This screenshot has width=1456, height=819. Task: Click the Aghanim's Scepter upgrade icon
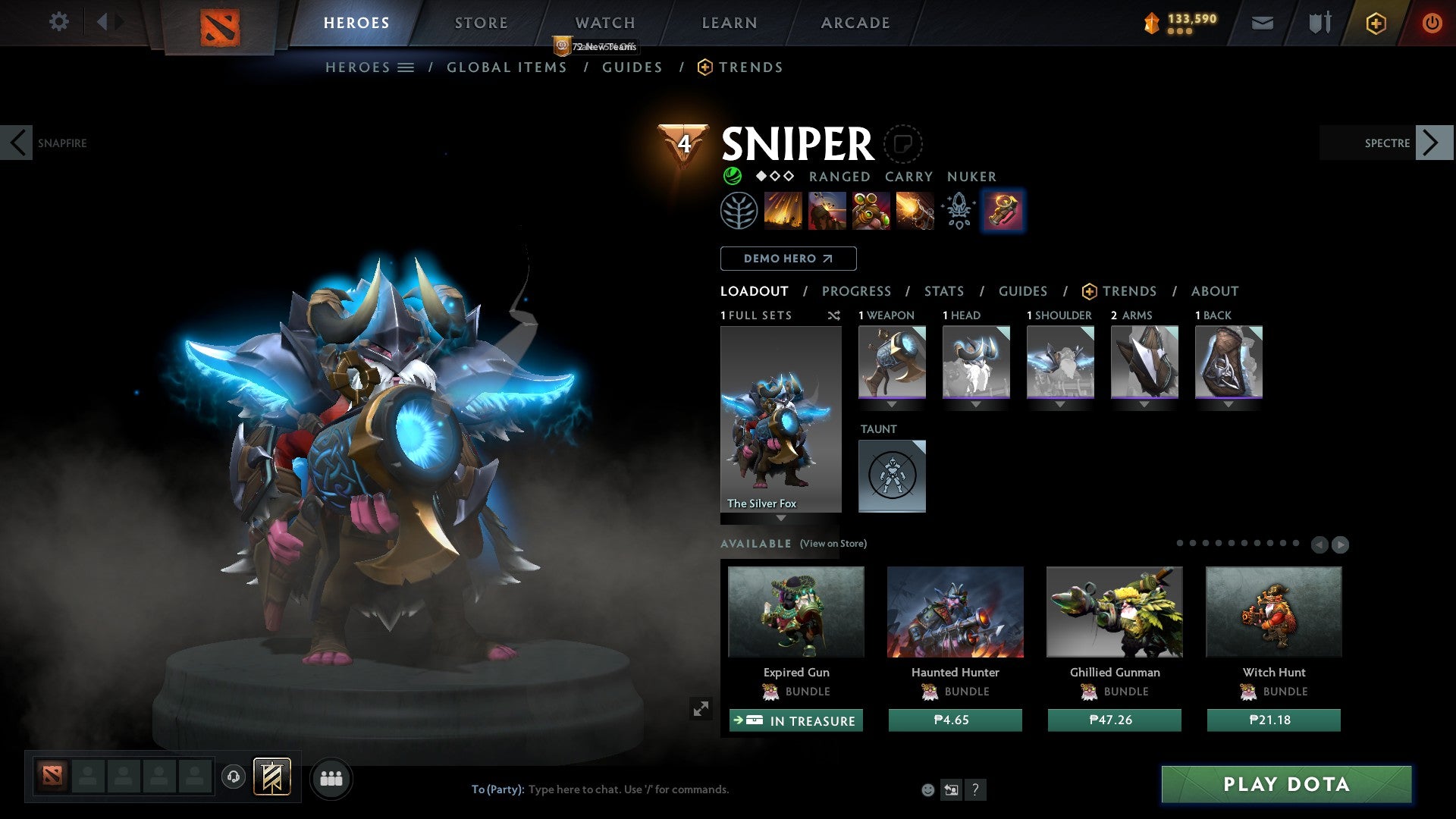pos(958,211)
